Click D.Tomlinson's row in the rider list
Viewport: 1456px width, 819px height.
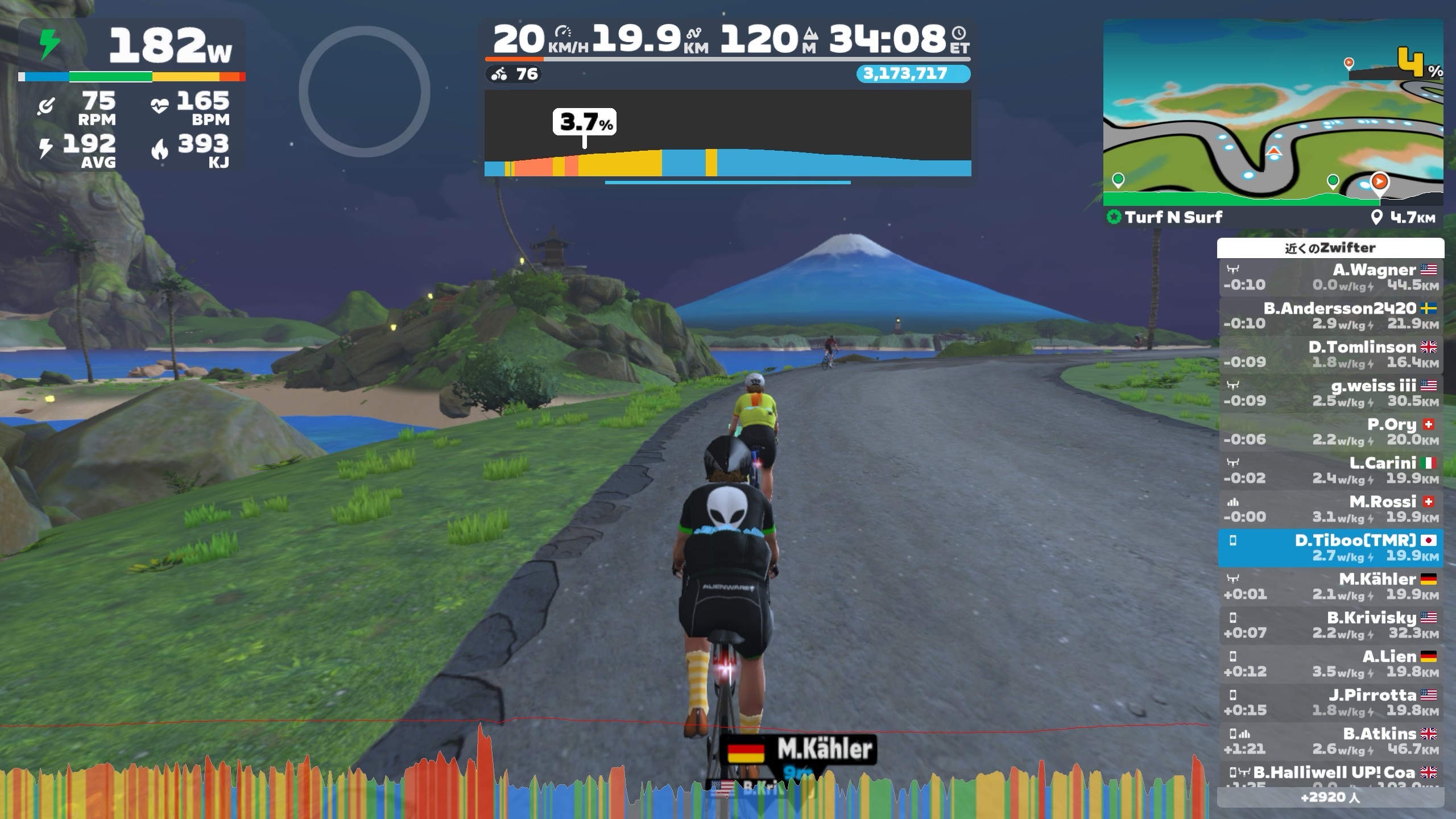coord(1330,354)
